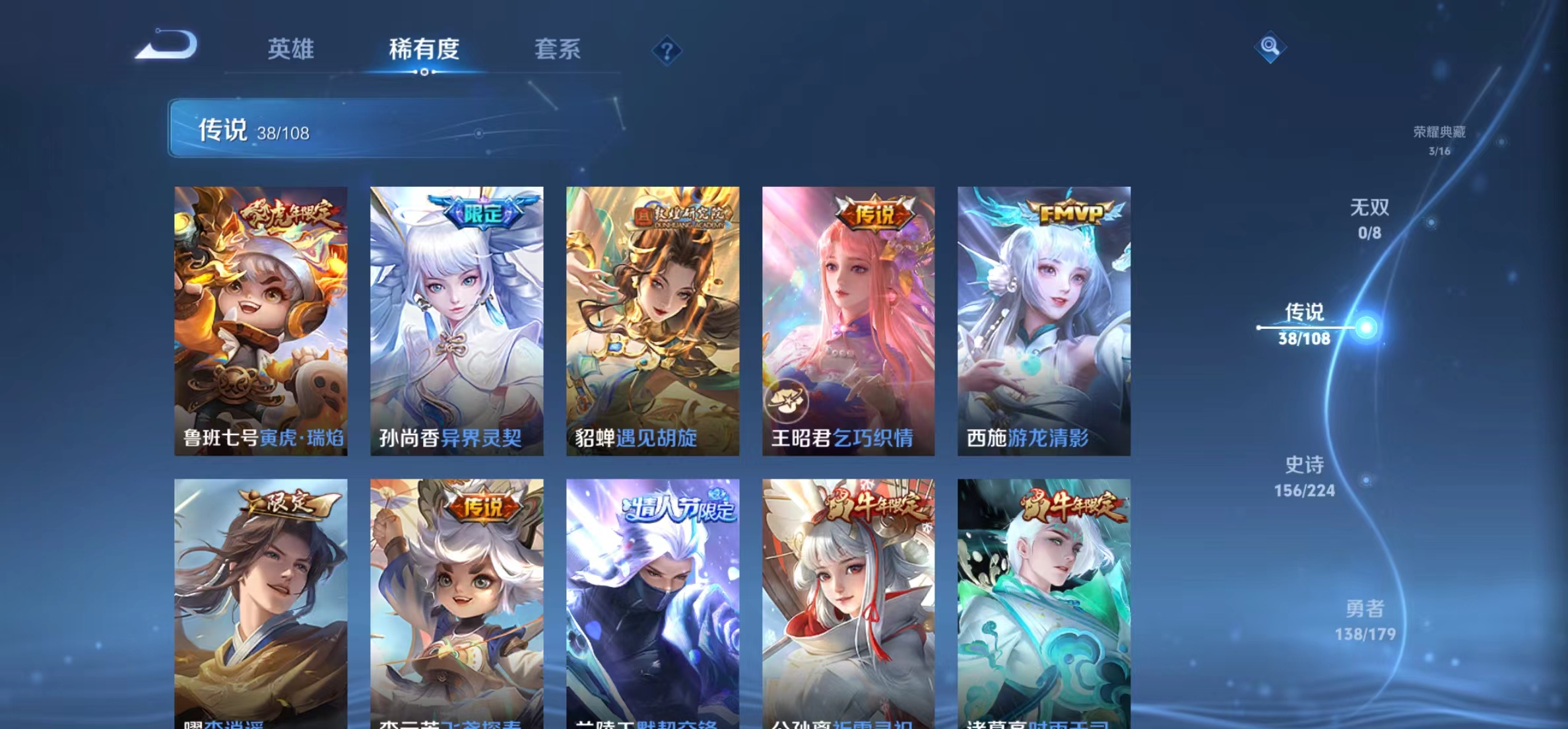Open the 貂蝉 遇见胡旋 skin card

coord(653,320)
